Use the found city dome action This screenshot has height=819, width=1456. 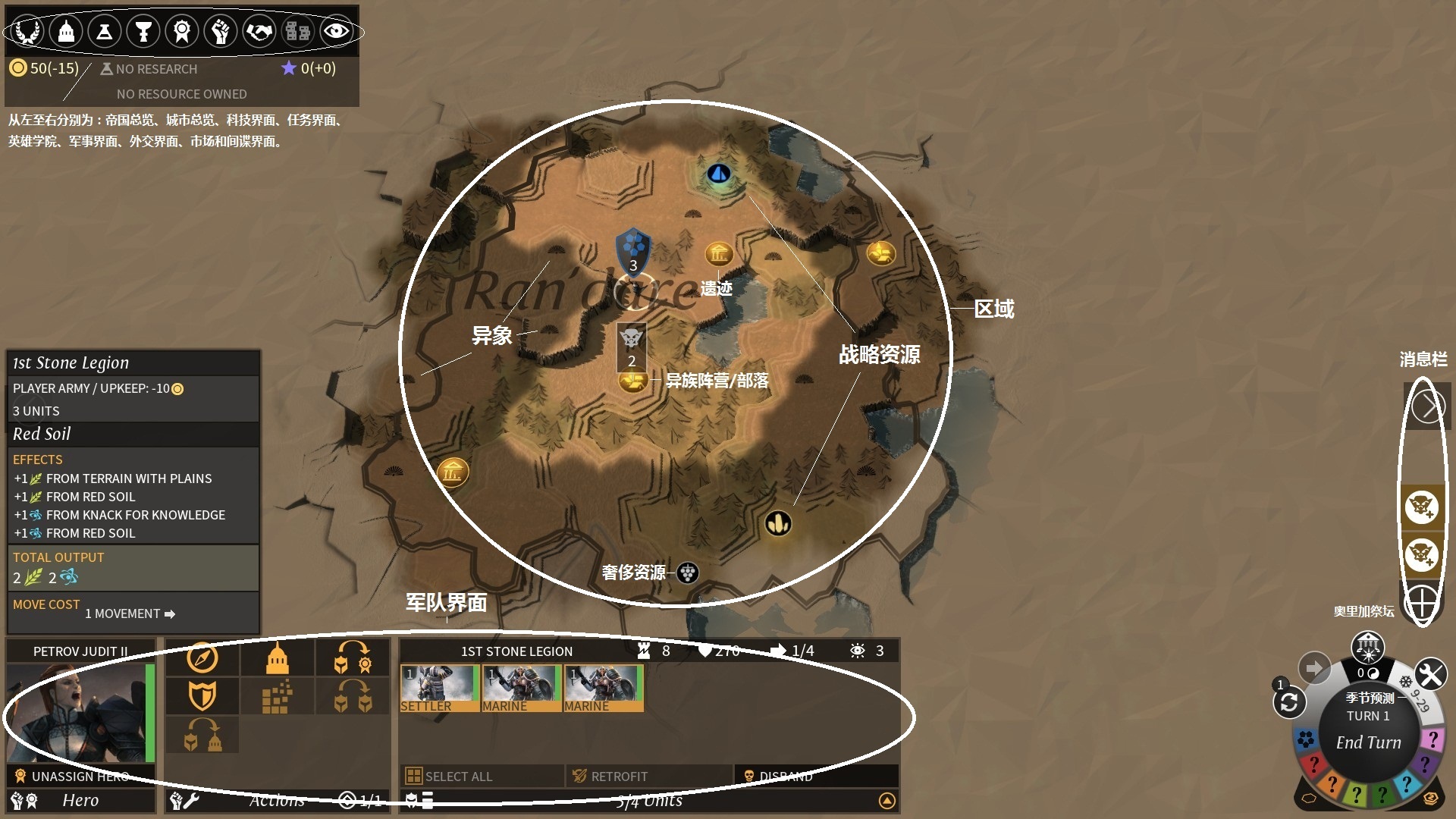(277, 657)
